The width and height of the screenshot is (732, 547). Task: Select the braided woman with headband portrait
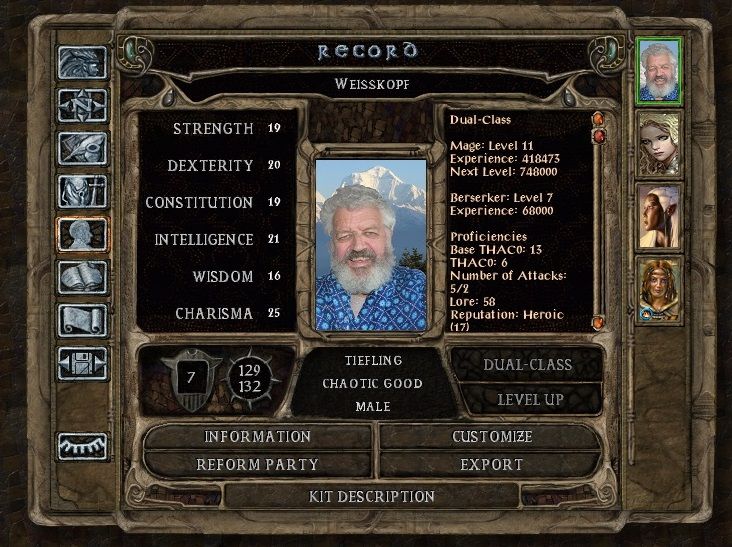tap(659, 289)
